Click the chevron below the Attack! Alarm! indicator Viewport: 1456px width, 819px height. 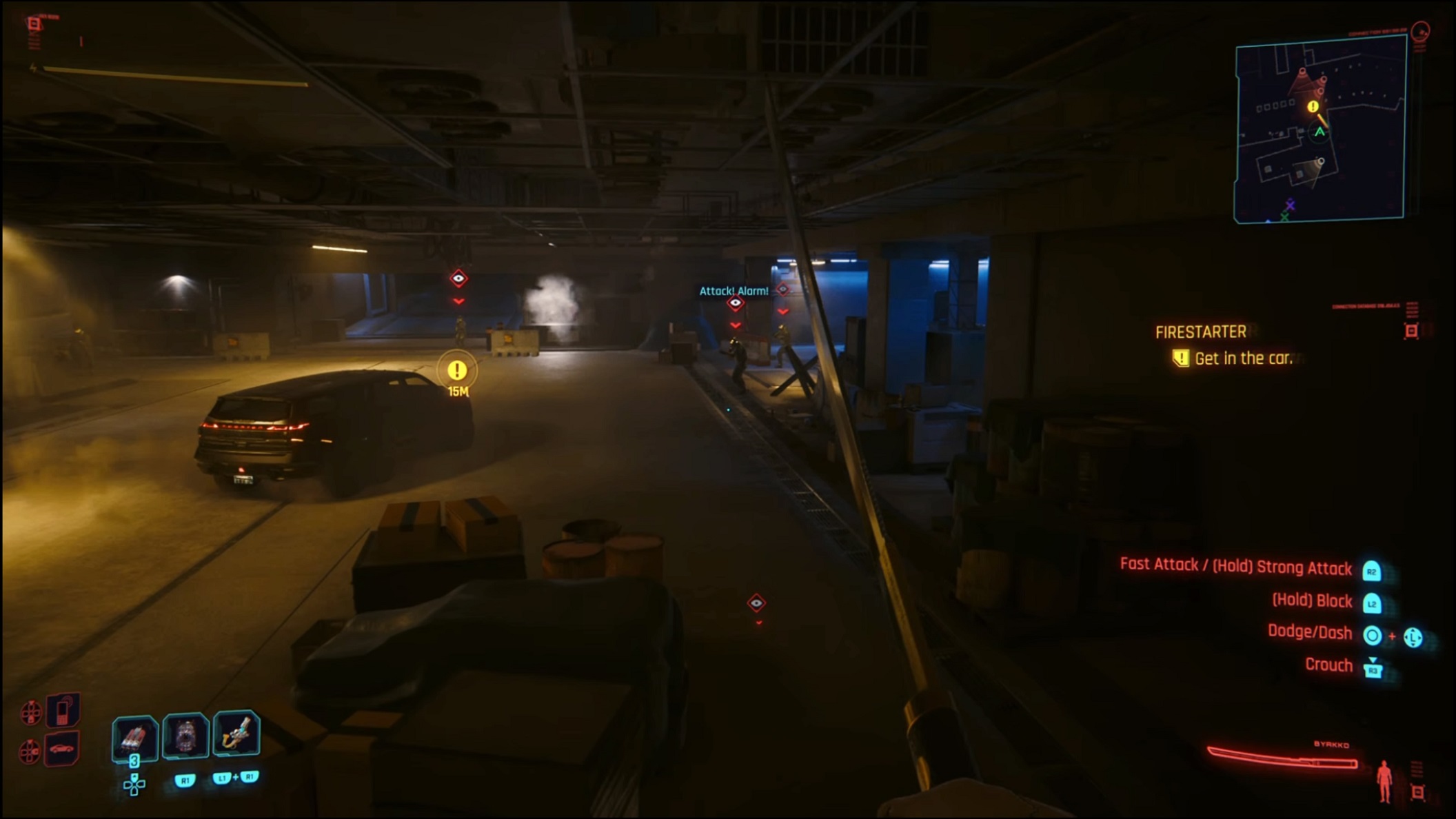[737, 325]
